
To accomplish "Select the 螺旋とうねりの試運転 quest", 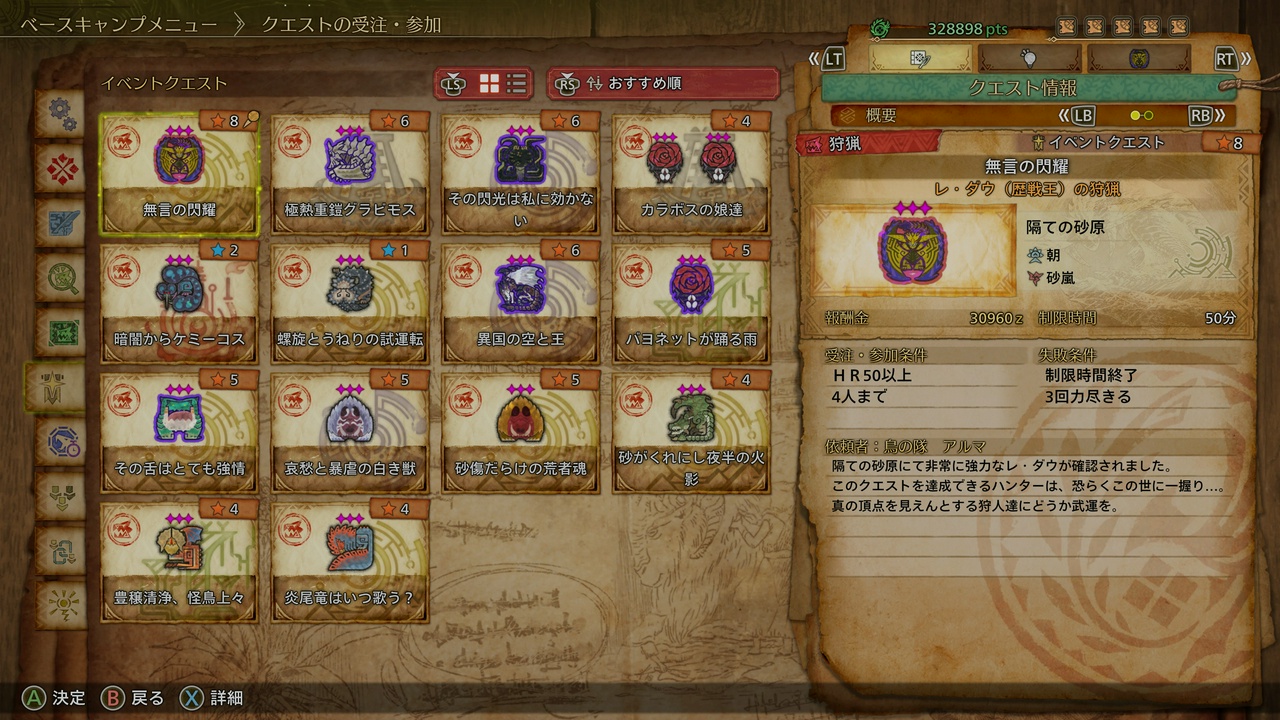I will click(x=350, y=301).
